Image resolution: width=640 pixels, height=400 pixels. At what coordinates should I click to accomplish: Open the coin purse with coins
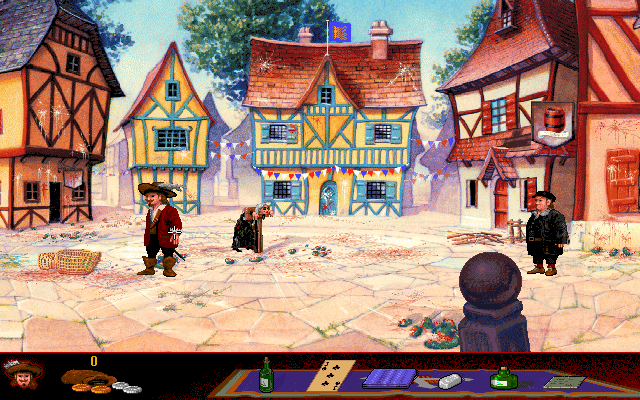pyautogui.click(x=98, y=380)
